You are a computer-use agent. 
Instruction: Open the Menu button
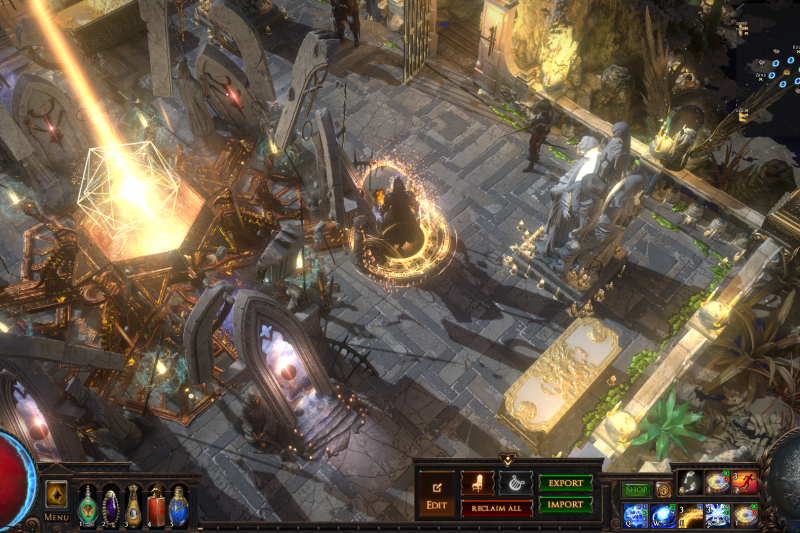click(x=56, y=499)
